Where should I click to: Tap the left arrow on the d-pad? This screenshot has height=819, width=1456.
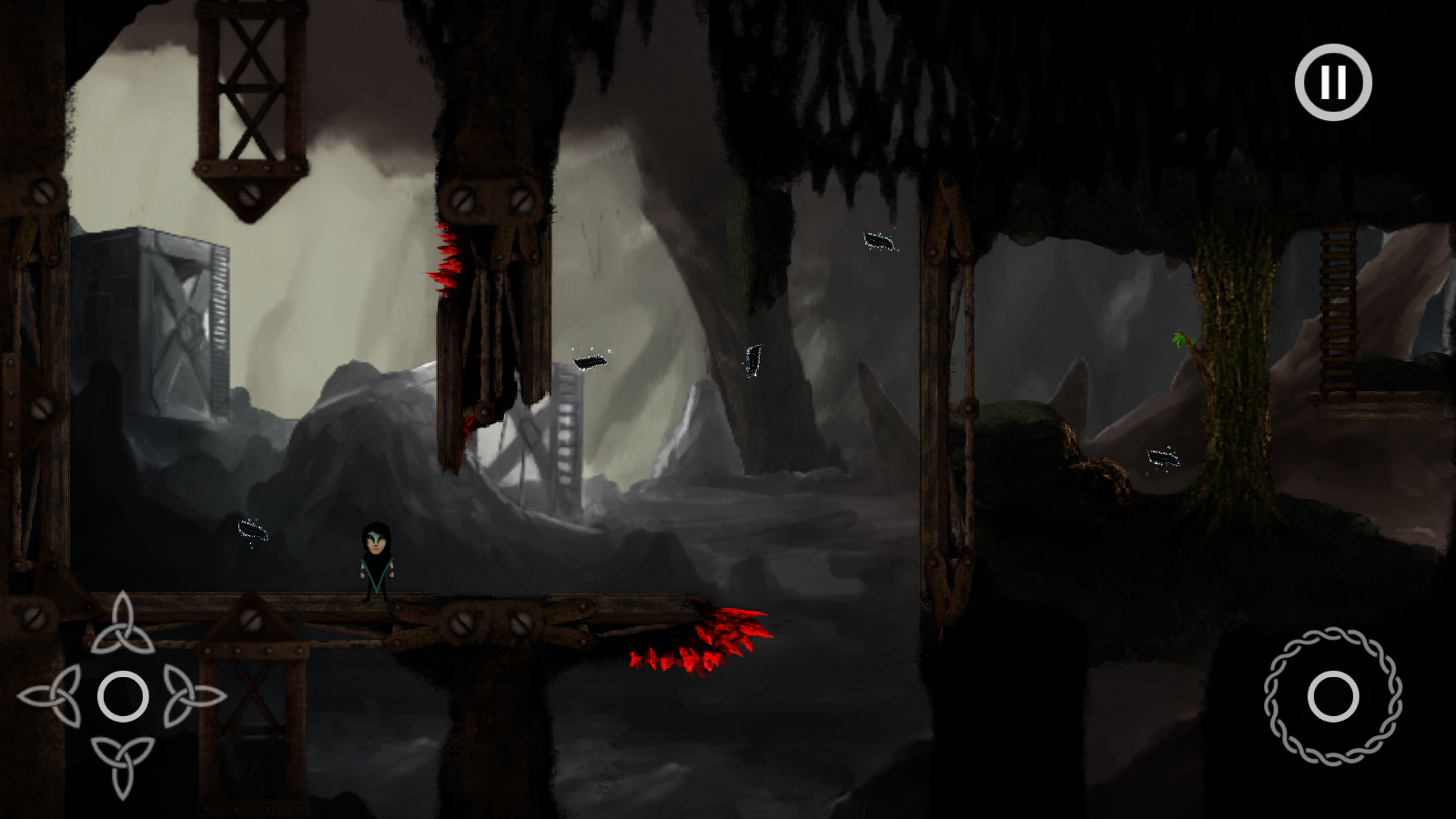(x=51, y=696)
